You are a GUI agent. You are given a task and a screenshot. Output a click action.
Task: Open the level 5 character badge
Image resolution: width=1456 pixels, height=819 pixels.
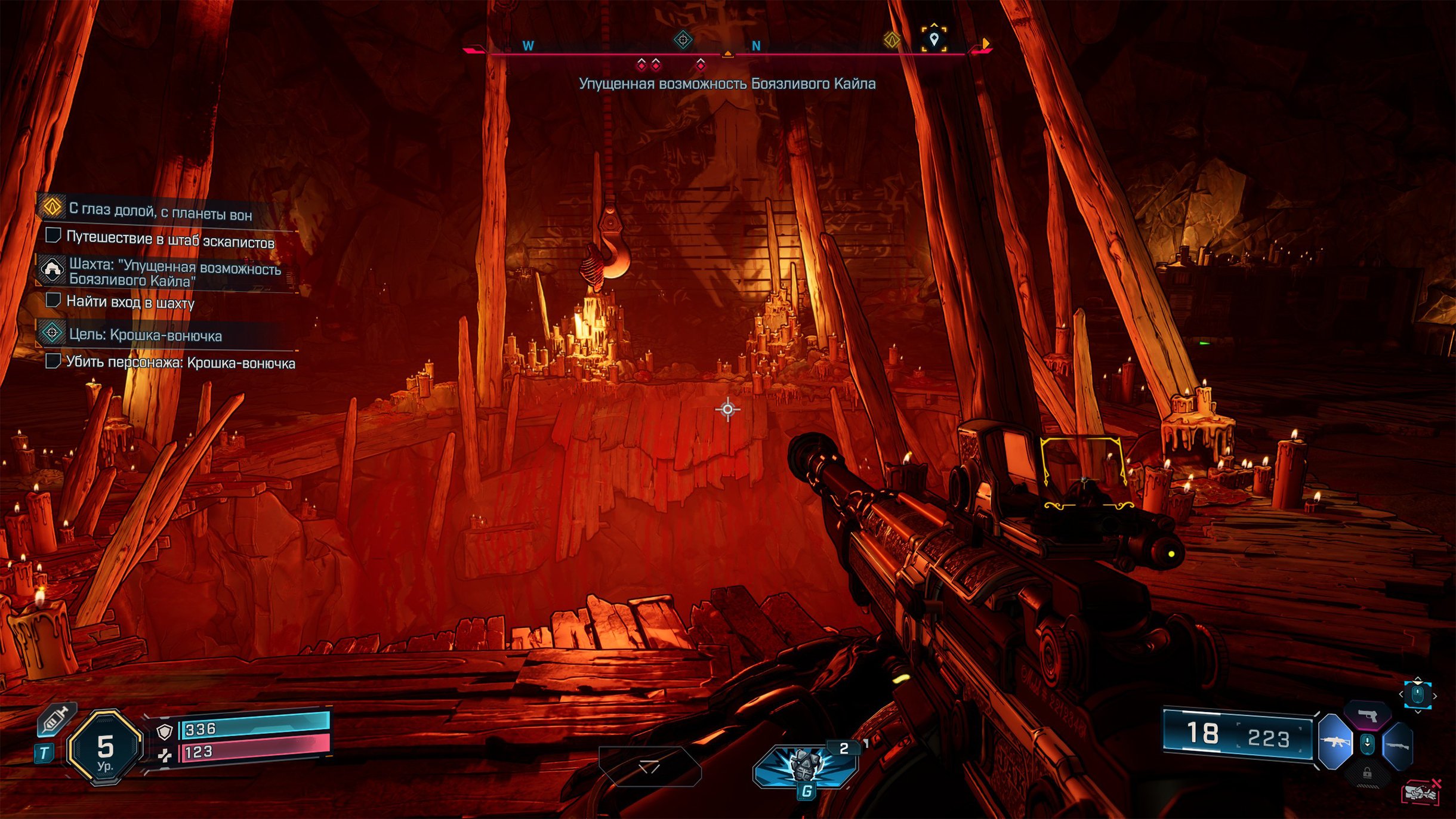tap(105, 748)
